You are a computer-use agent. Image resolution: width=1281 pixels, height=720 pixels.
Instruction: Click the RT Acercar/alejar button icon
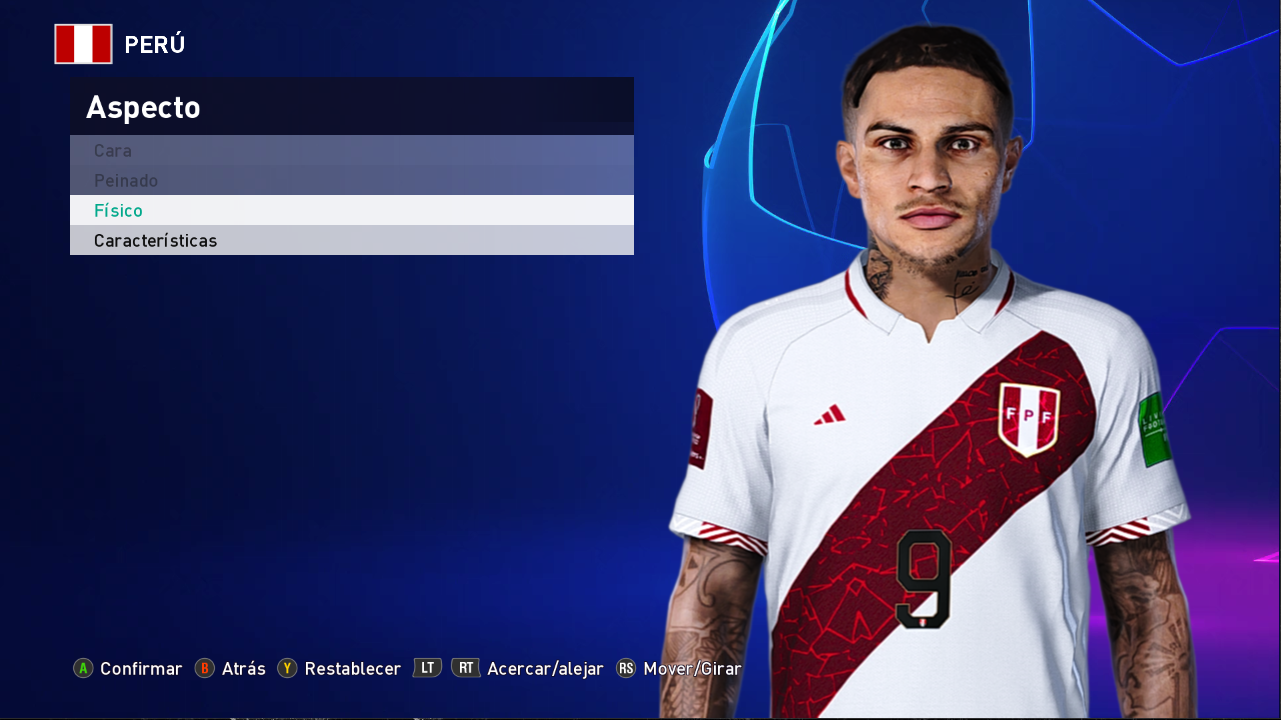(465, 668)
